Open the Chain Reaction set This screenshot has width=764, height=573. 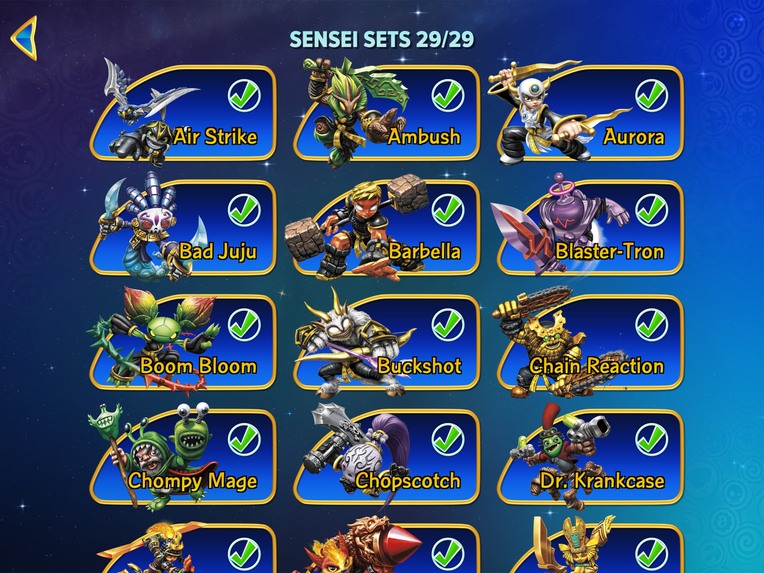(592, 343)
